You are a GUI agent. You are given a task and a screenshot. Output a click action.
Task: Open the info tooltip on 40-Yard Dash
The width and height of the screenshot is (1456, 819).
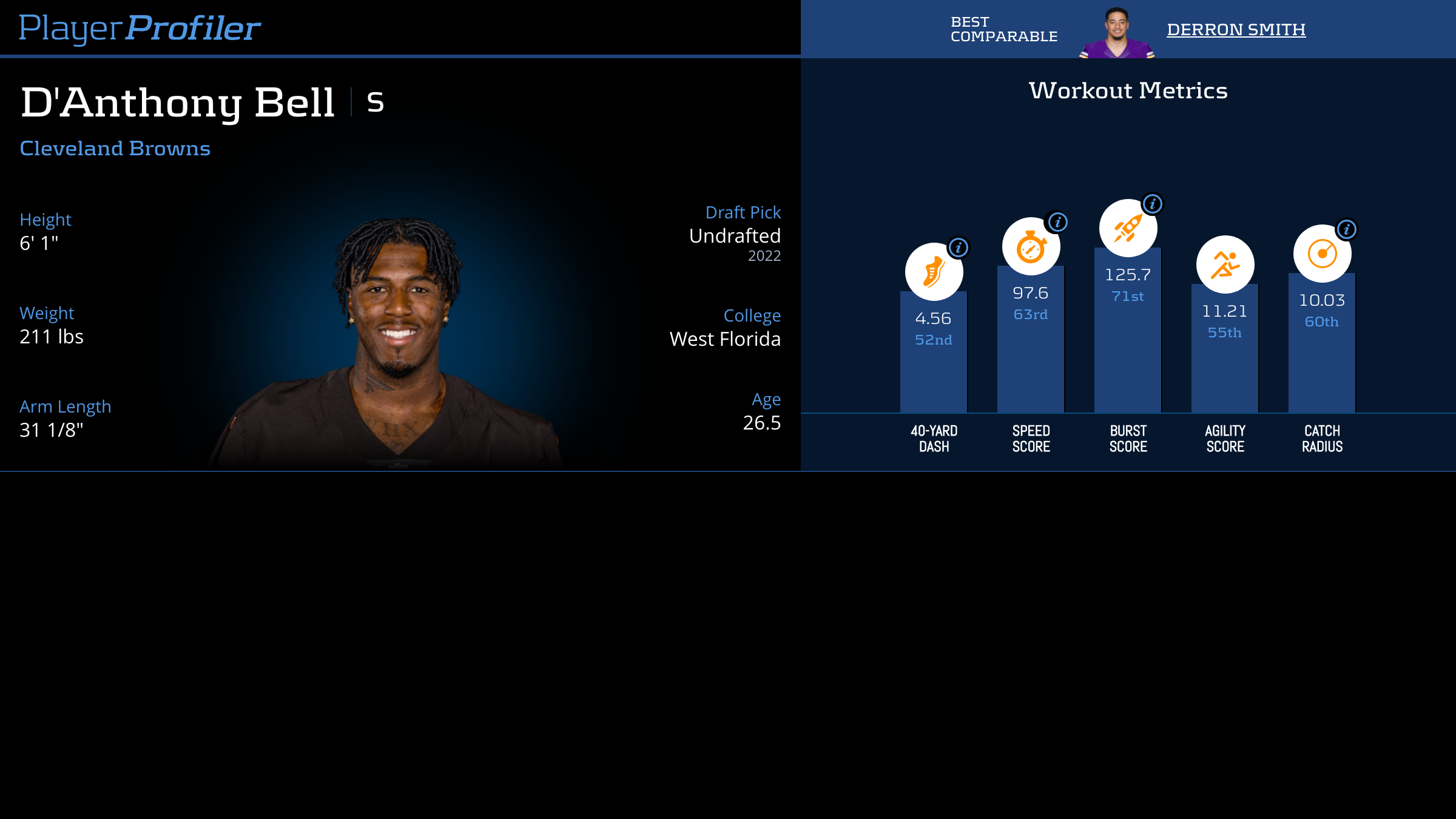coord(959,248)
